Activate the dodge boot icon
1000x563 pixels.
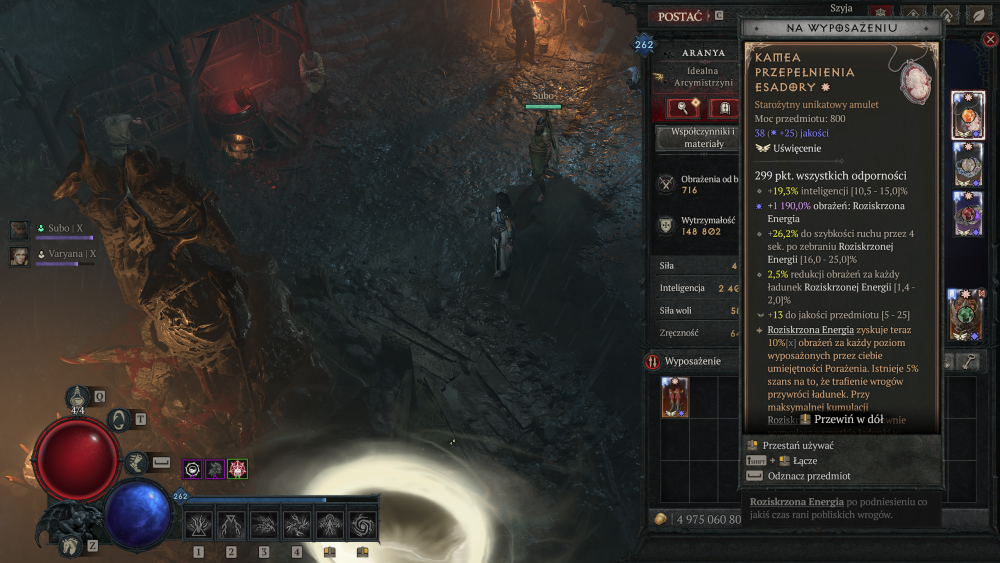coord(136,462)
